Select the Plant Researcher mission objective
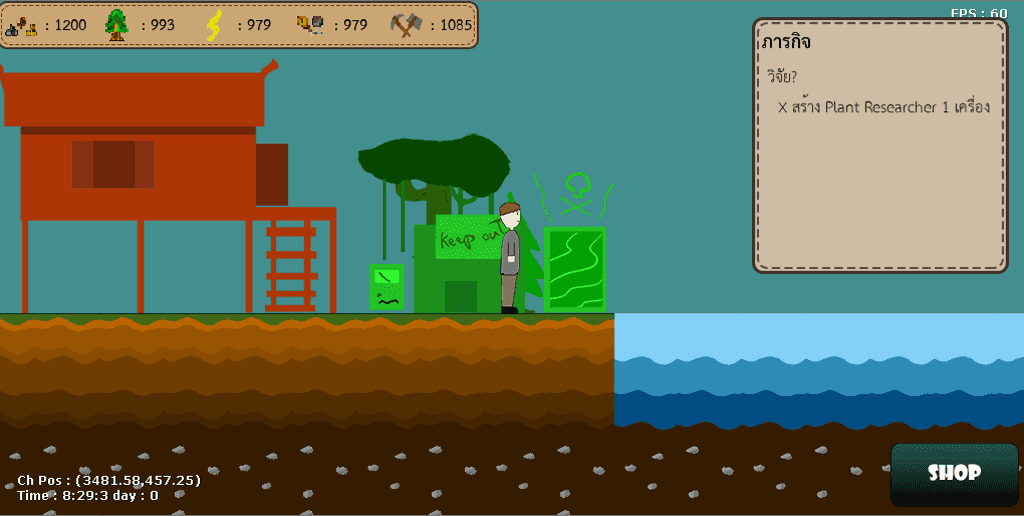The image size is (1024, 516). pos(883,107)
